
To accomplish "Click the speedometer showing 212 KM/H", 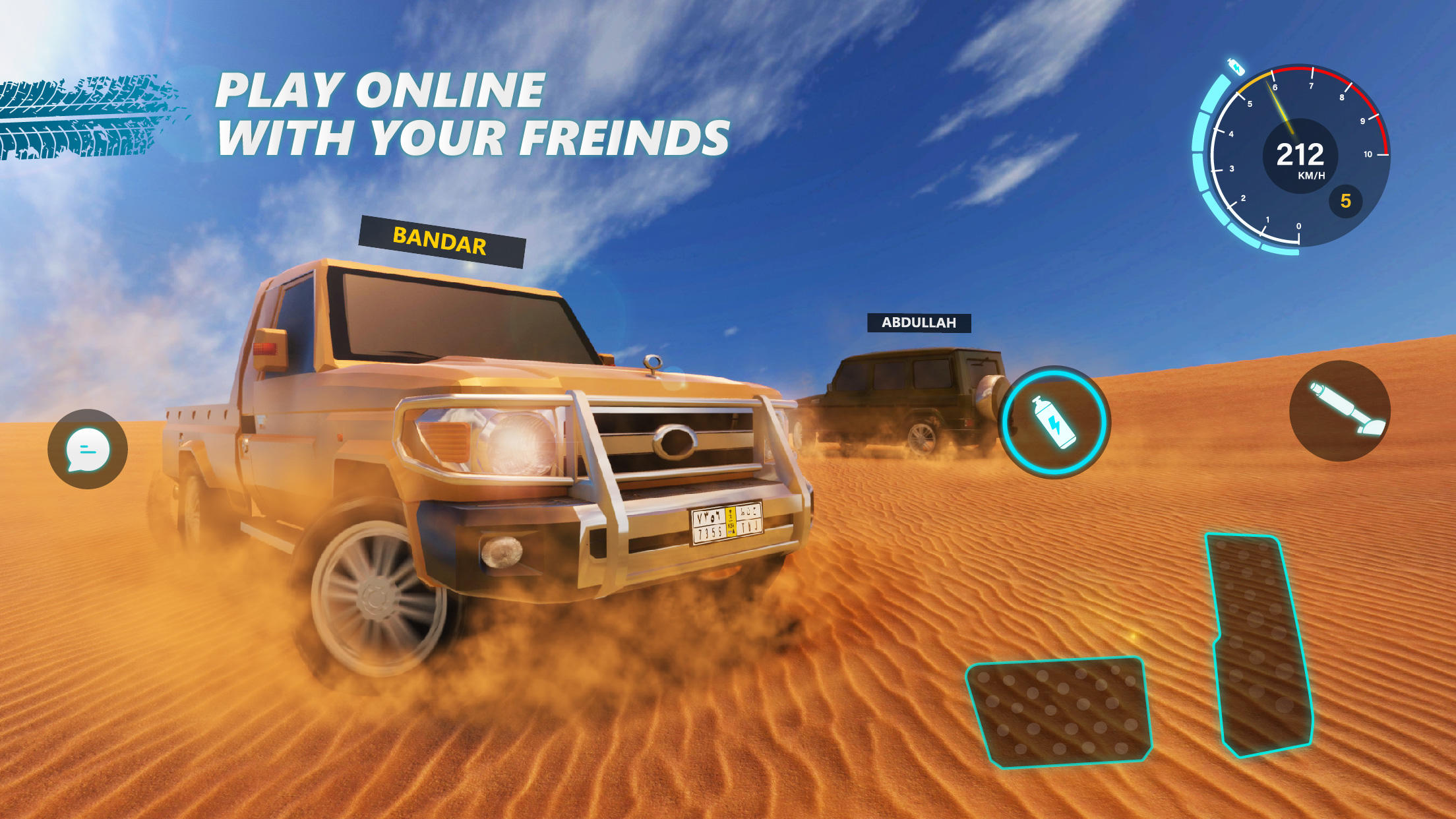I will pos(1300,156).
